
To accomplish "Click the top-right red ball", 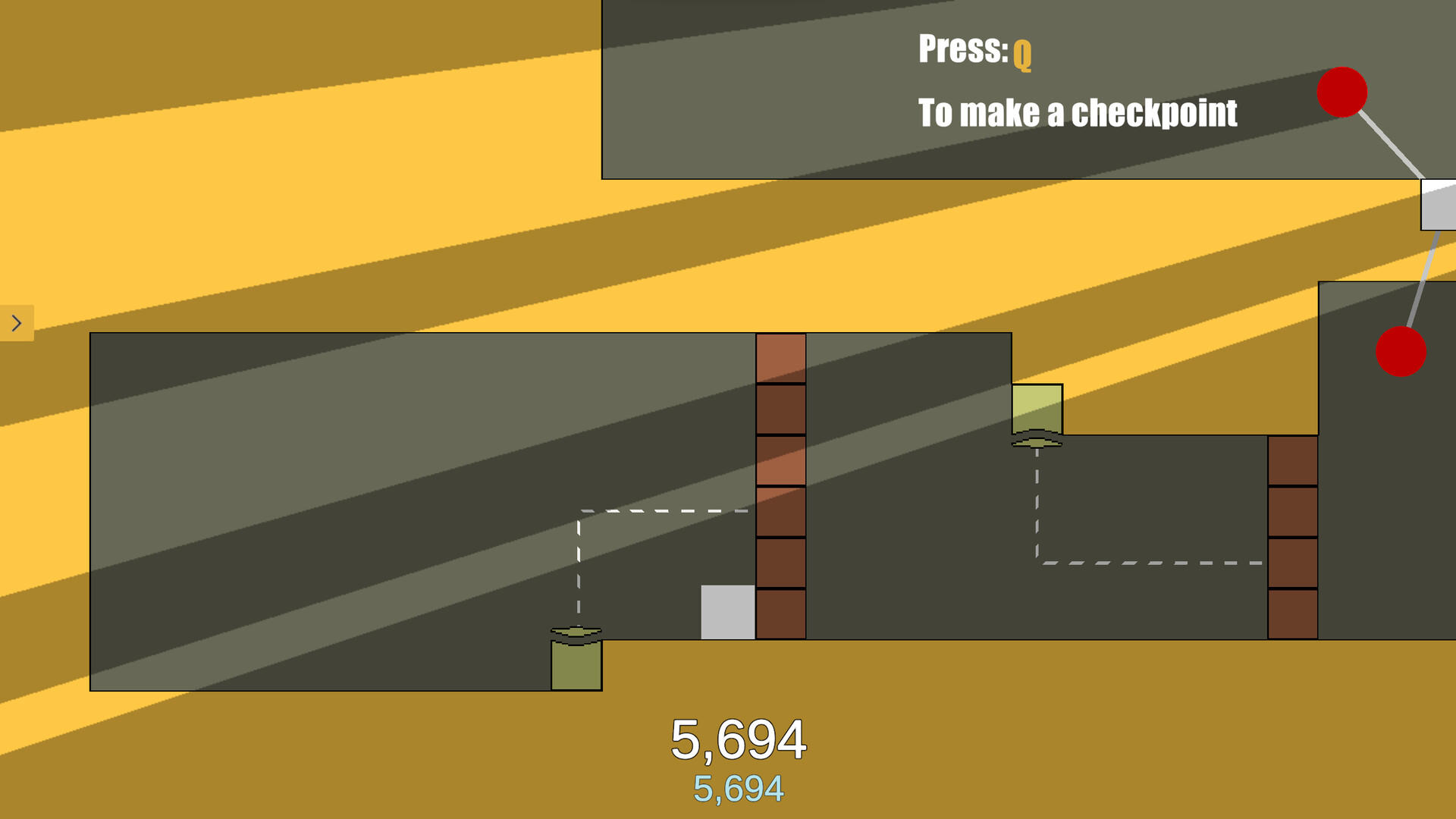I will click(x=1342, y=93).
